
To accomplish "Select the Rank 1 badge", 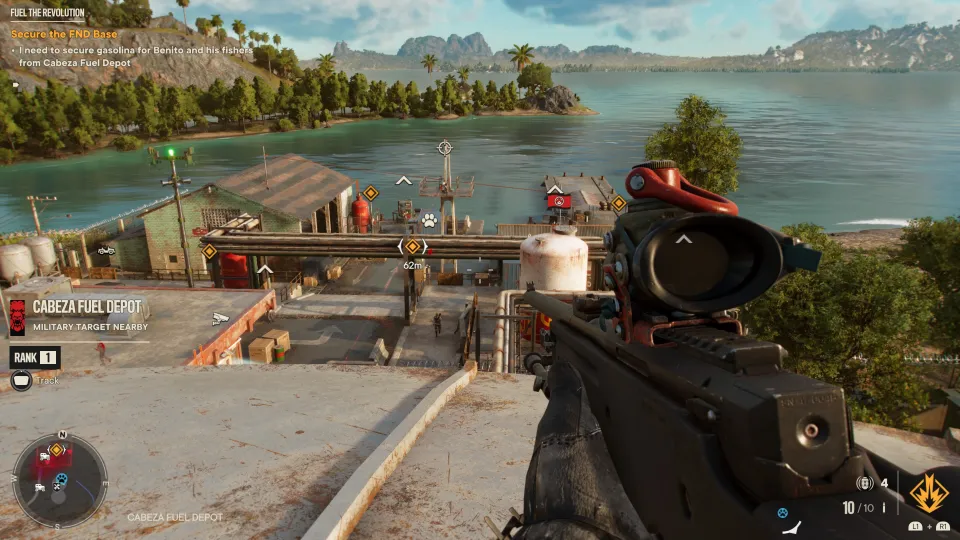I will [35, 357].
